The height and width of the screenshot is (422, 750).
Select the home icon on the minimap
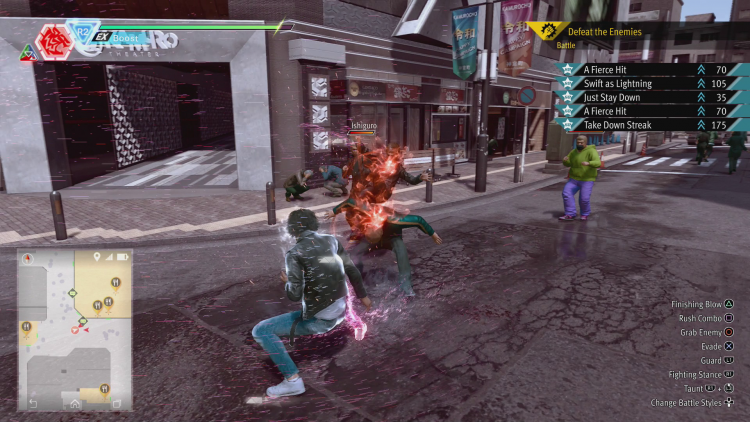[75, 403]
